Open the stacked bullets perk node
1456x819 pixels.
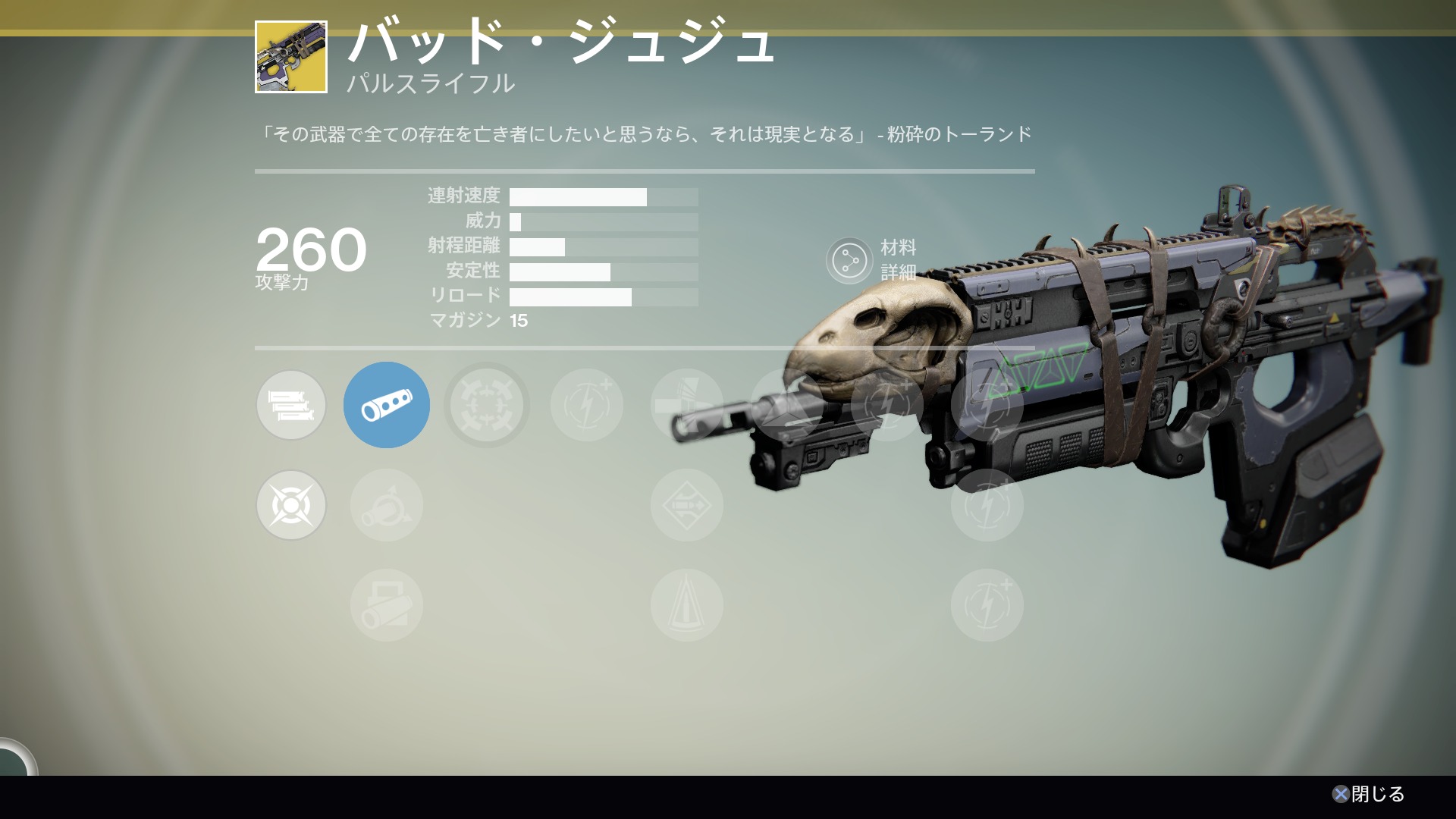click(291, 405)
